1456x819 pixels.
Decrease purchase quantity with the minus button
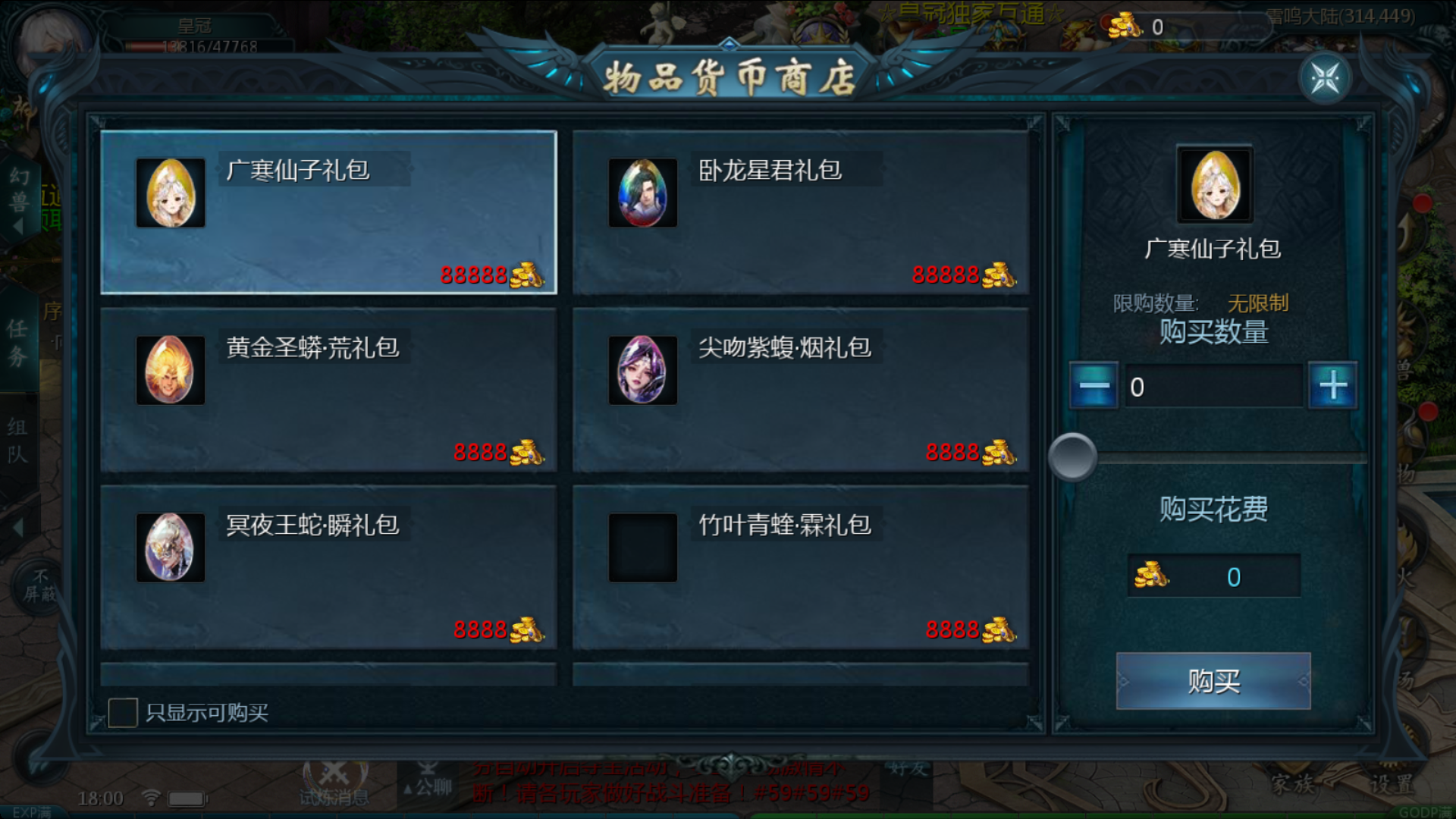click(1094, 386)
